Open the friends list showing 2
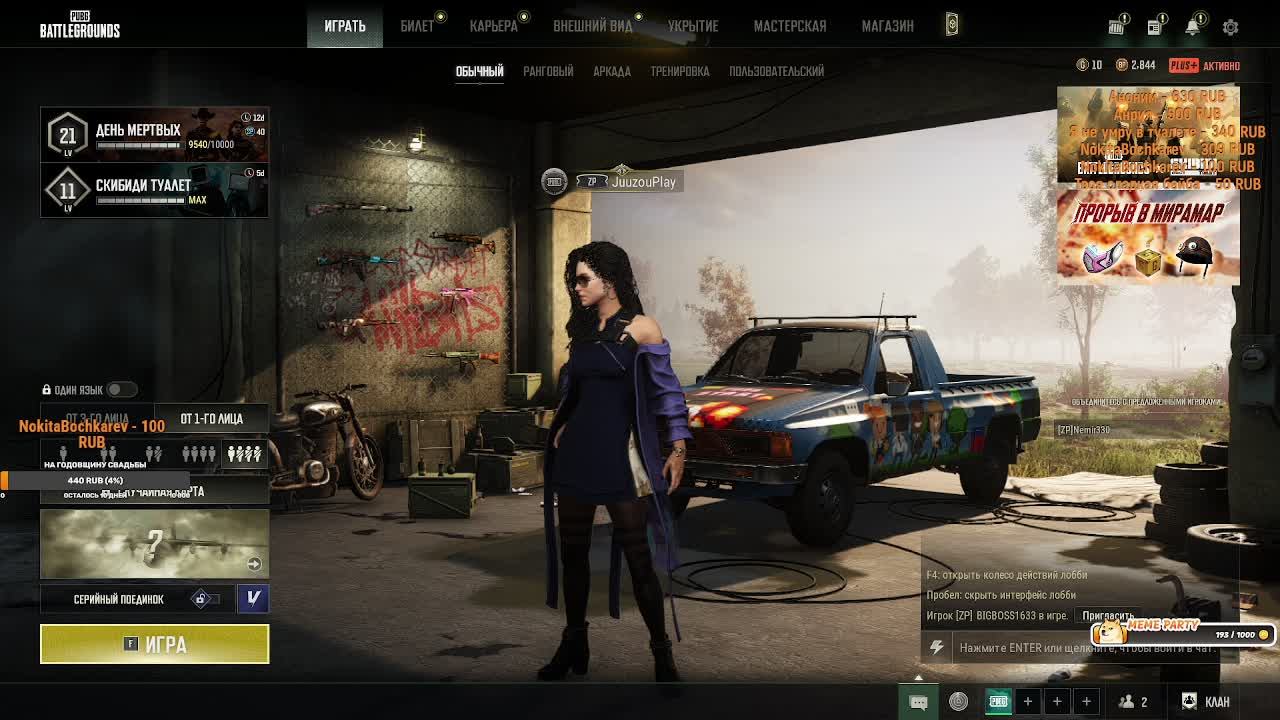1280x720 pixels. coord(1133,701)
